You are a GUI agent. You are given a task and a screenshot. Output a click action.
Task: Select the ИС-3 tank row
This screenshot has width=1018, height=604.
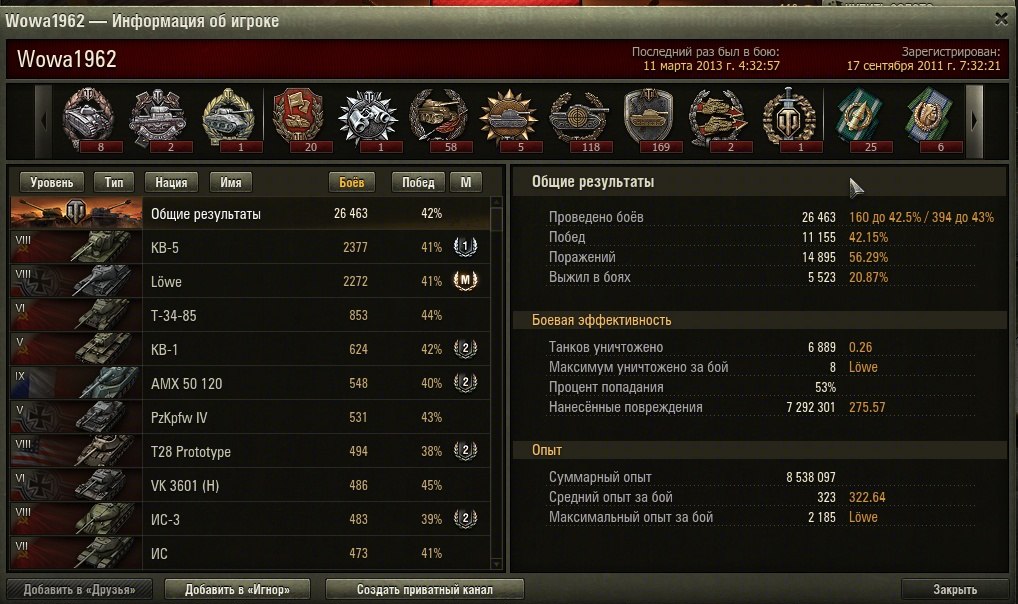coord(250,519)
